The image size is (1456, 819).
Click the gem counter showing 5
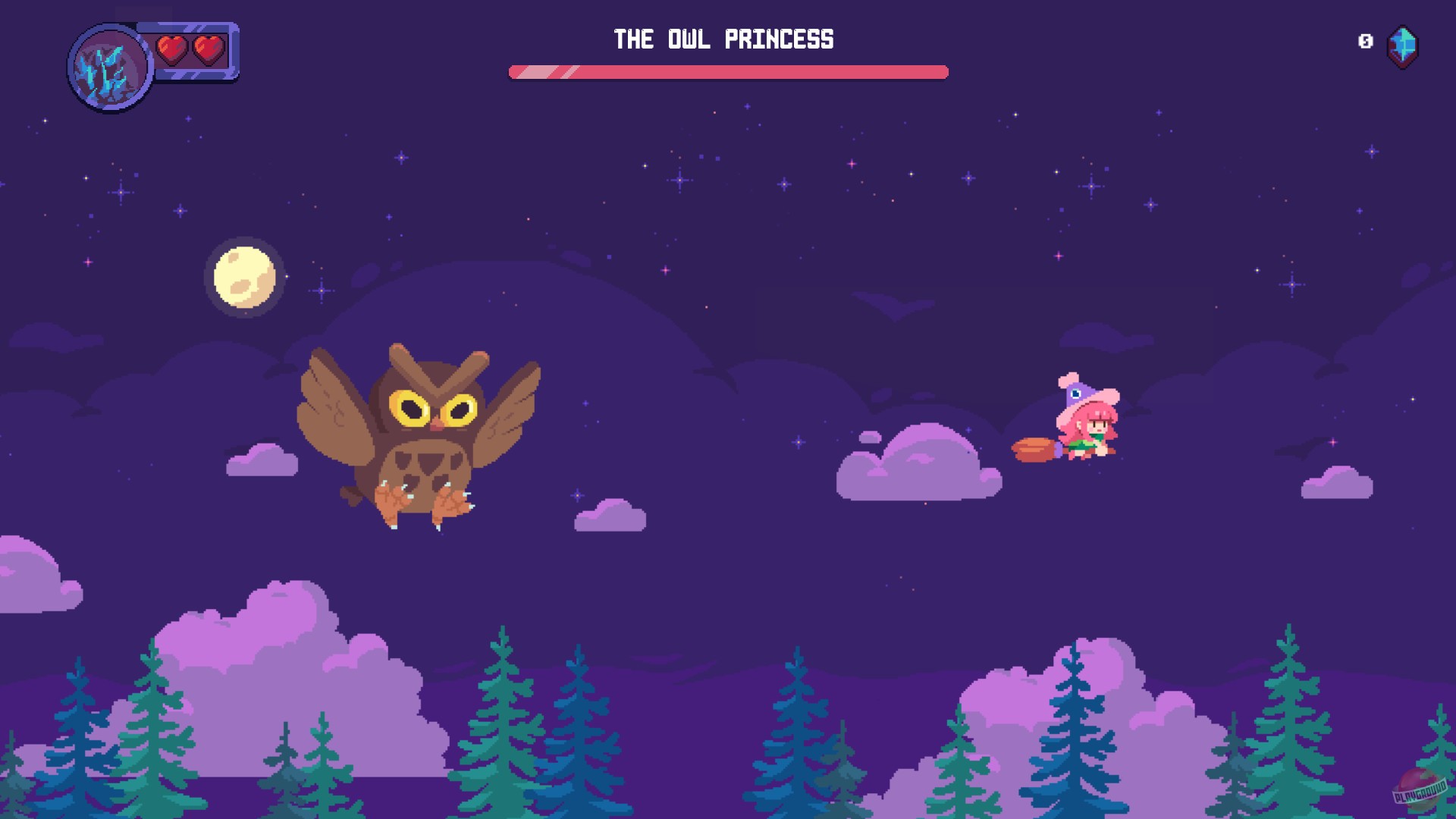[x=1367, y=42]
